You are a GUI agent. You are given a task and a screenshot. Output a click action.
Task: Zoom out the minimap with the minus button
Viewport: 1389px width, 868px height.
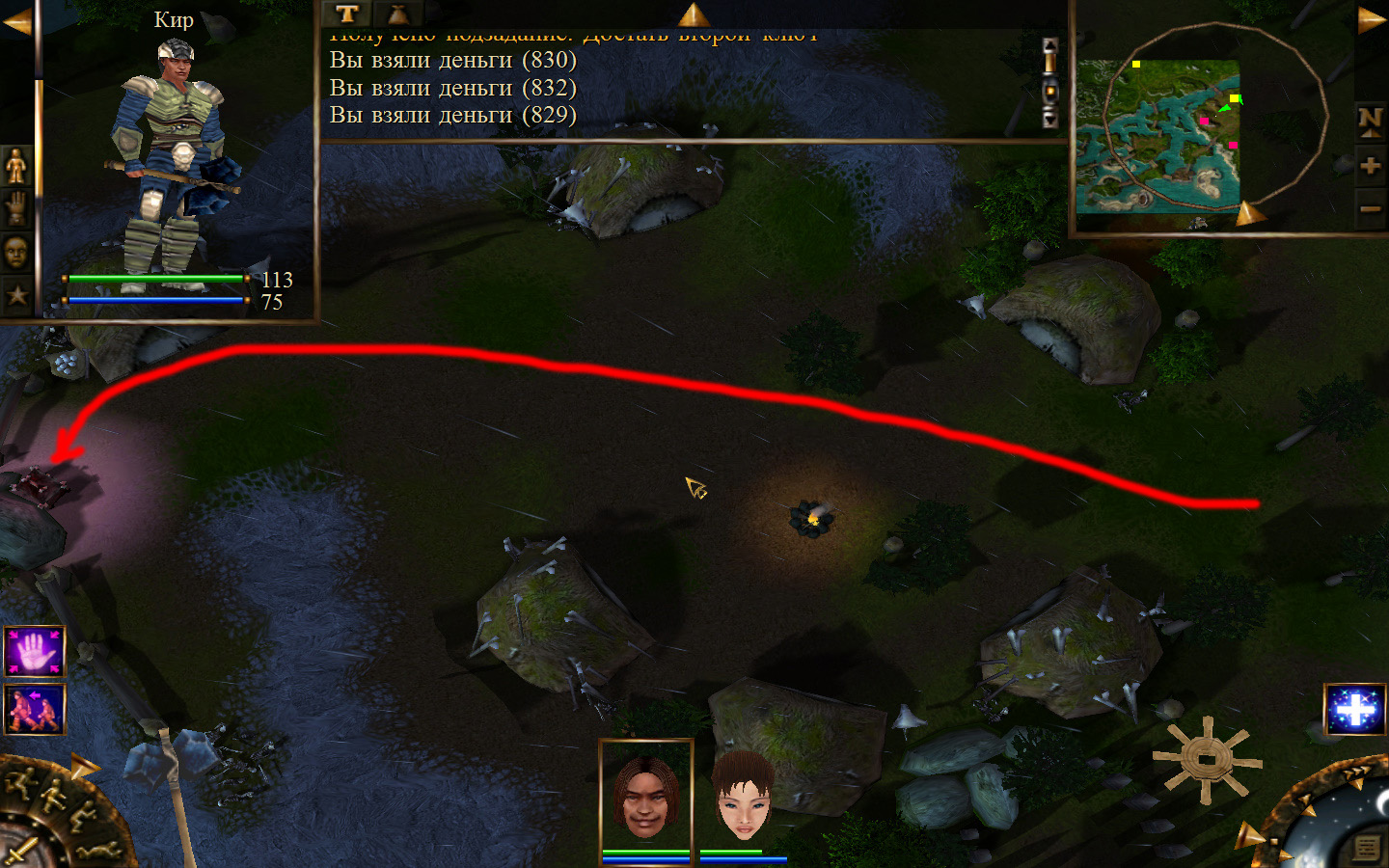point(1370,208)
